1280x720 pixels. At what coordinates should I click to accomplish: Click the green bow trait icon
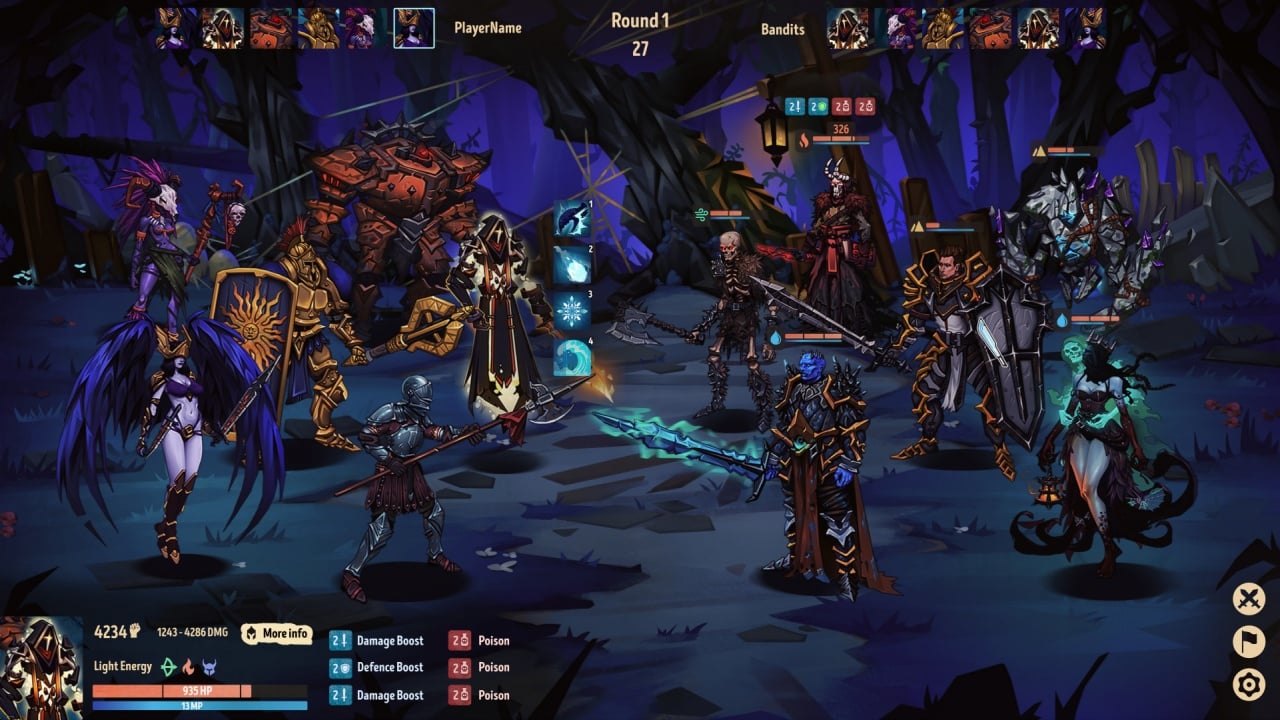point(169,667)
